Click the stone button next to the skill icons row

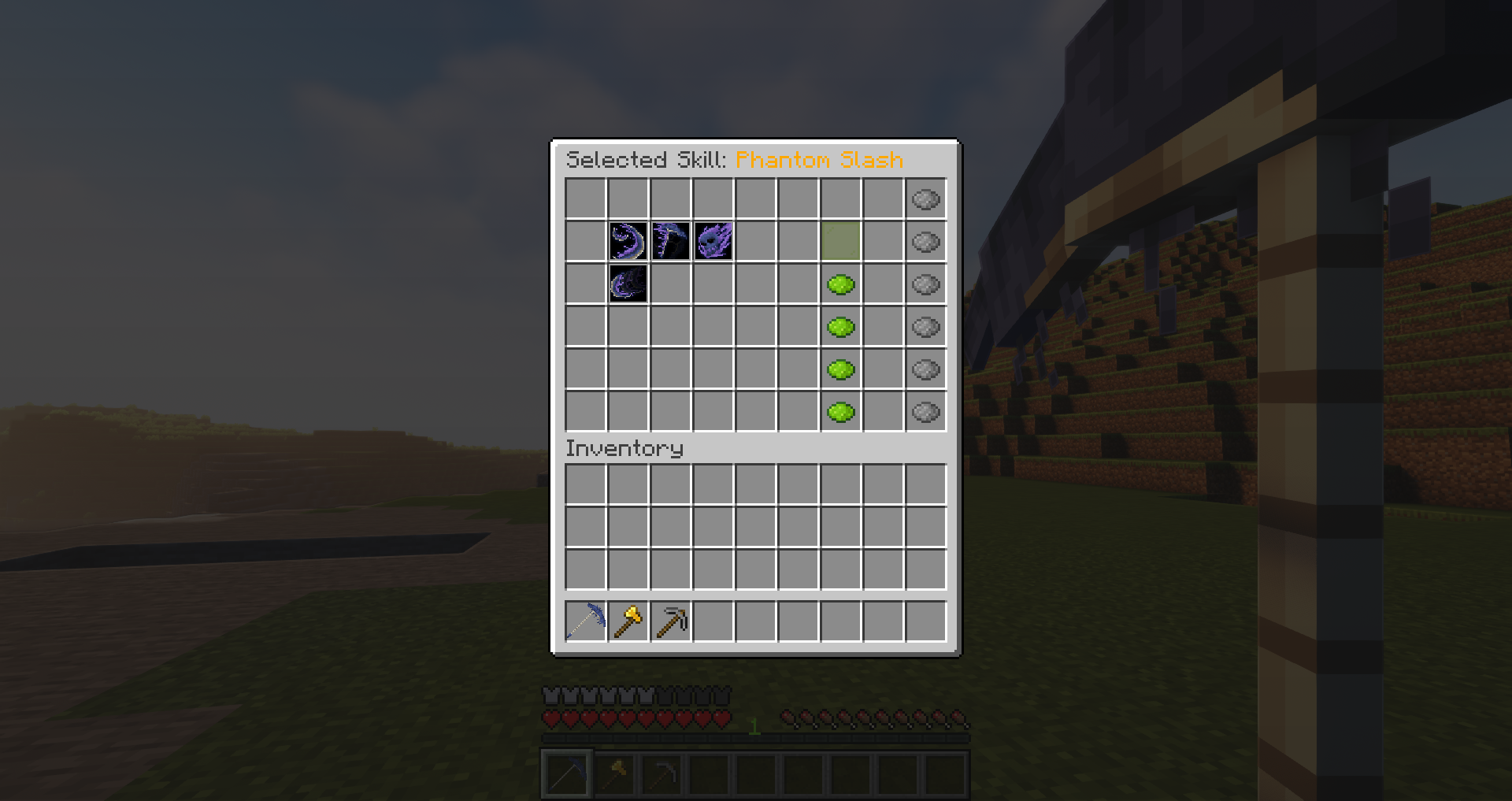pyautogui.click(x=925, y=242)
